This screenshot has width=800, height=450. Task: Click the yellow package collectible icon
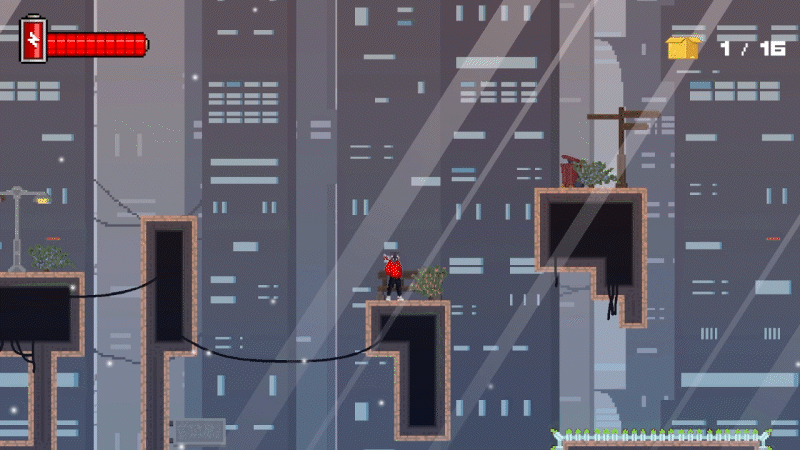tap(683, 47)
